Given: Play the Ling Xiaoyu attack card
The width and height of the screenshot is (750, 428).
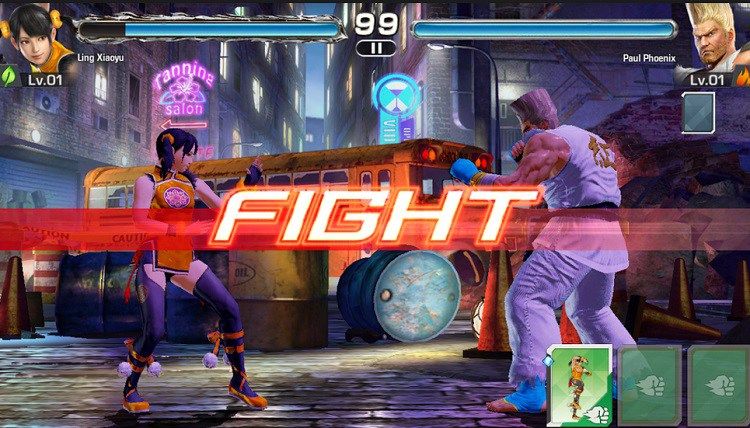Looking at the screenshot, I should [x=579, y=385].
